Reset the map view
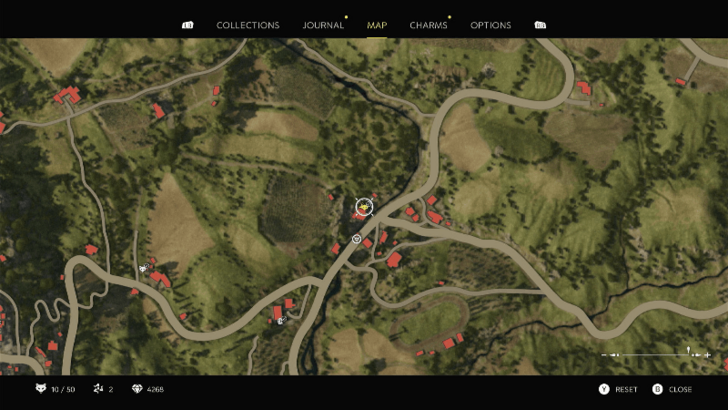Screen dimensions: 728x410 [617, 389]
